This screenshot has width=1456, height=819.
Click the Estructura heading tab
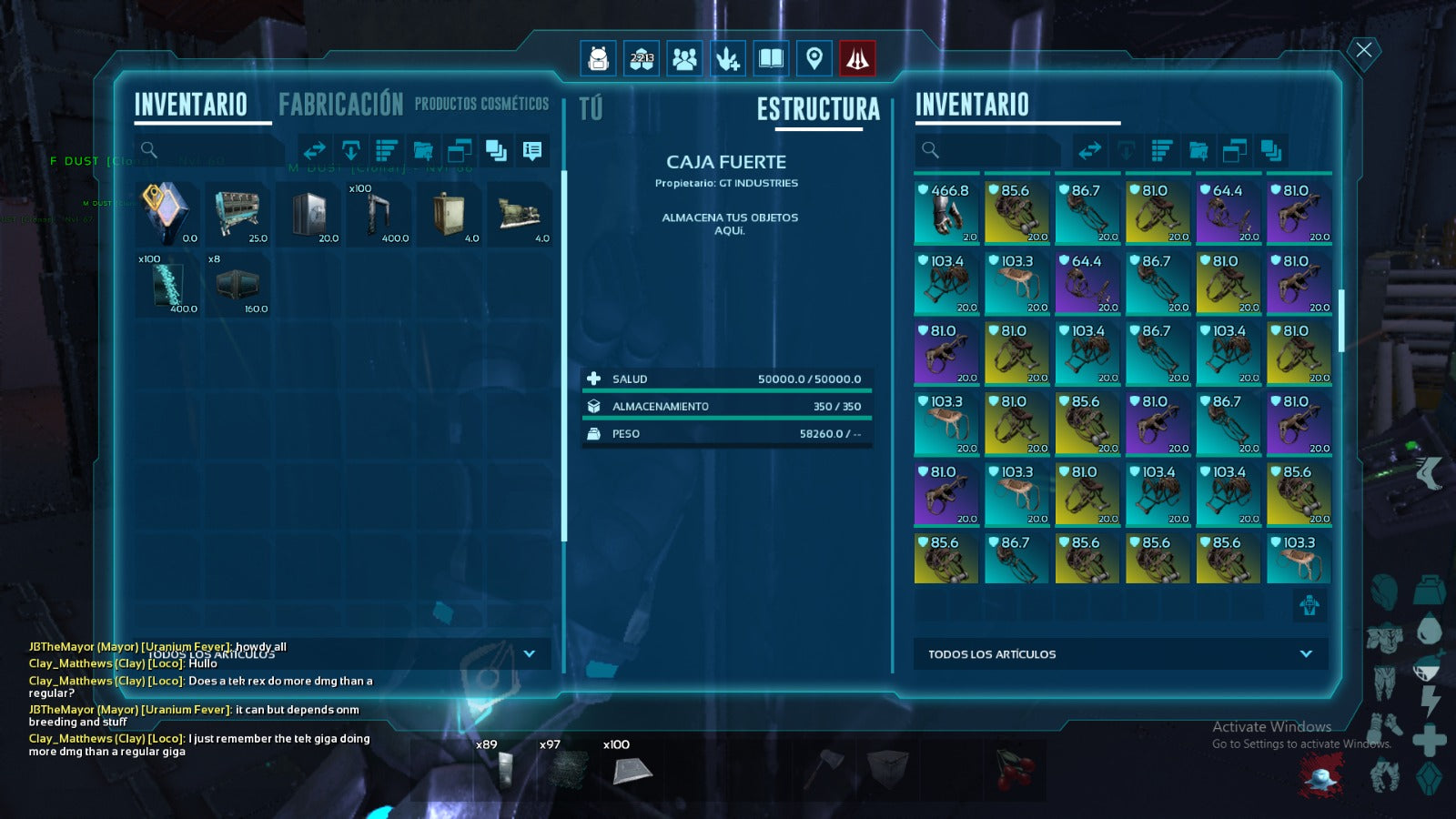(818, 110)
